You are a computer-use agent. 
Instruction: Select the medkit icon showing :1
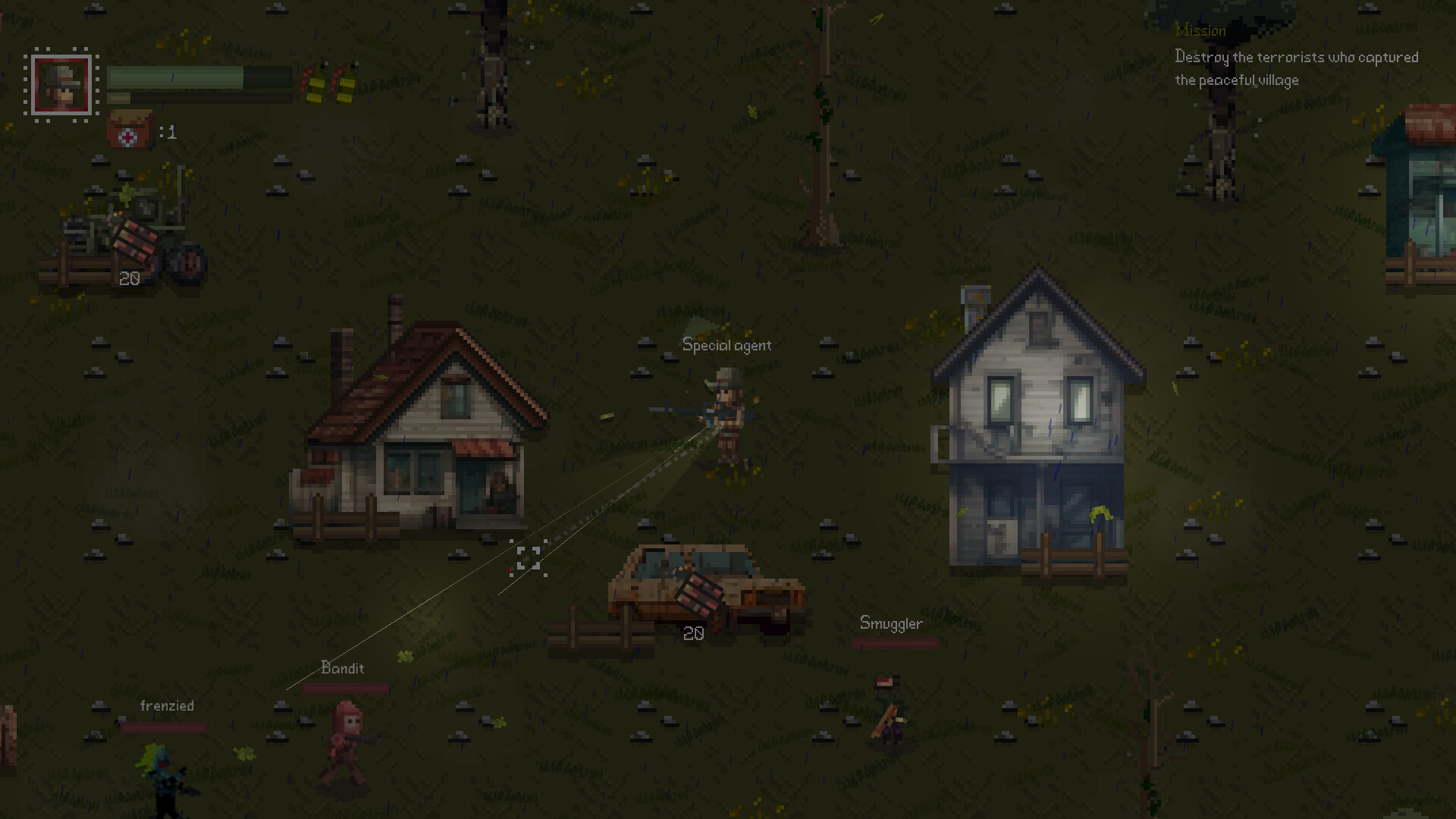(129, 130)
